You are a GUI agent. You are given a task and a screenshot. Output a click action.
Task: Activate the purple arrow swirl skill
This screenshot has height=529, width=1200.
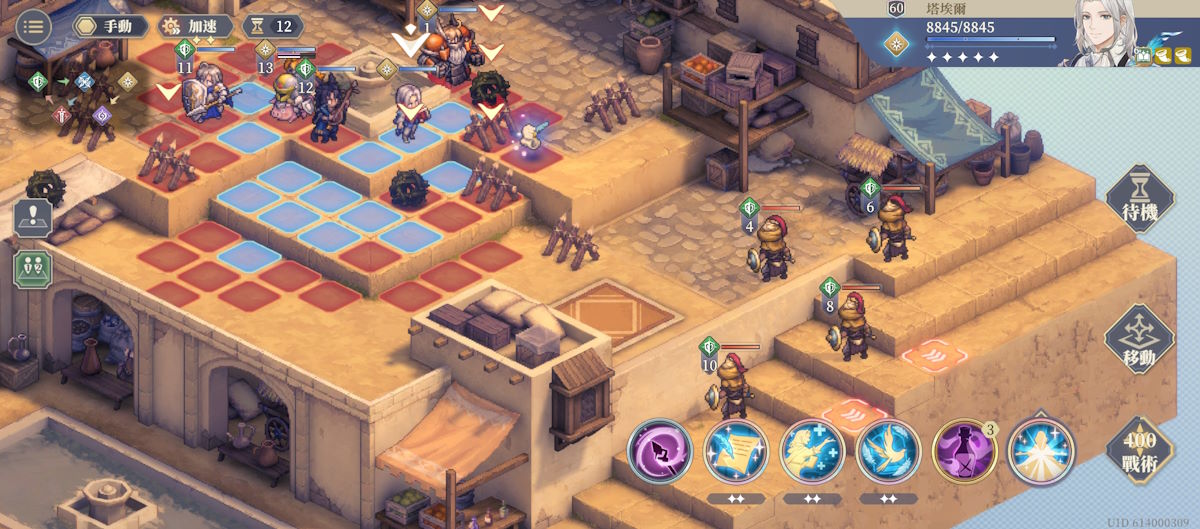pos(660,452)
